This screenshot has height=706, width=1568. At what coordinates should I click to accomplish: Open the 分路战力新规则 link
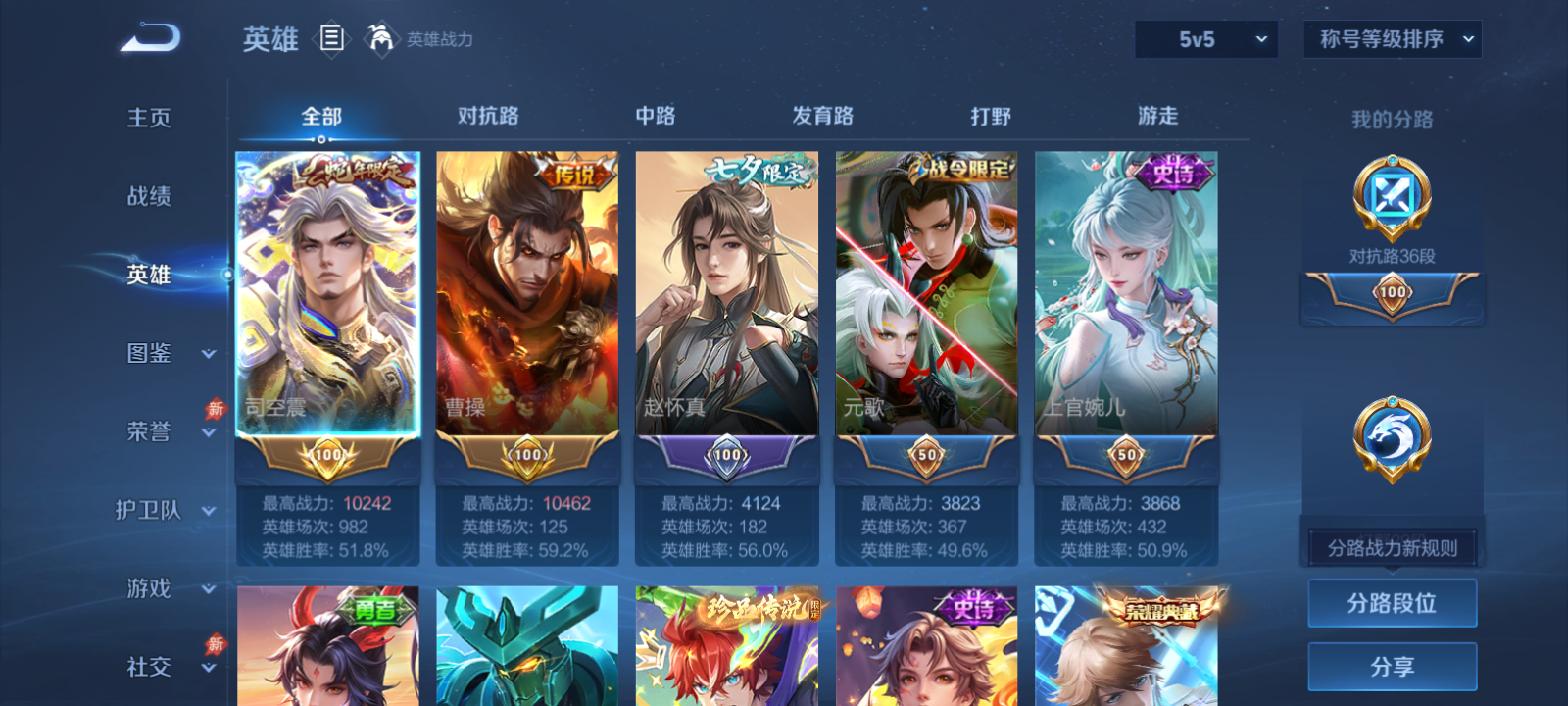[x=1392, y=546]
